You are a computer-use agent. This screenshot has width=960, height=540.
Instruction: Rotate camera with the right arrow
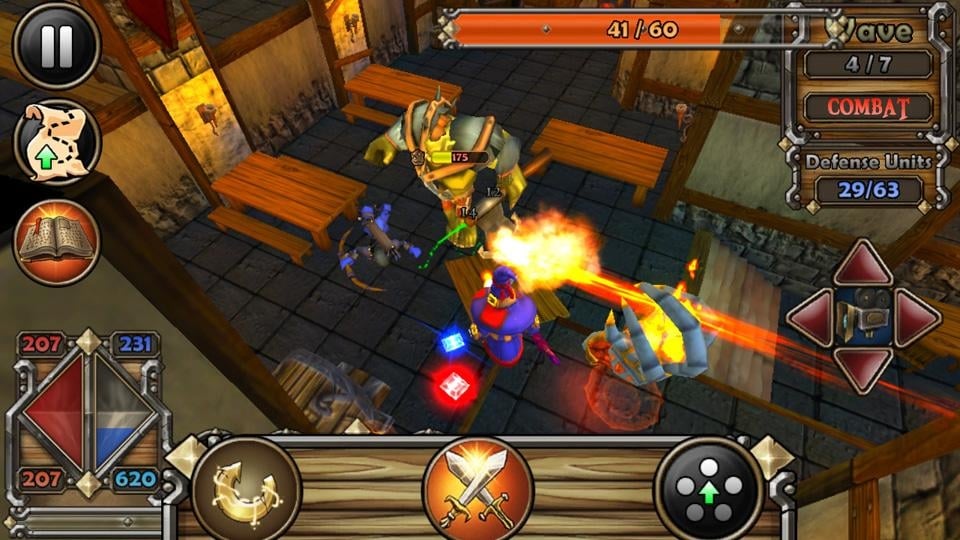click(915, 317)
